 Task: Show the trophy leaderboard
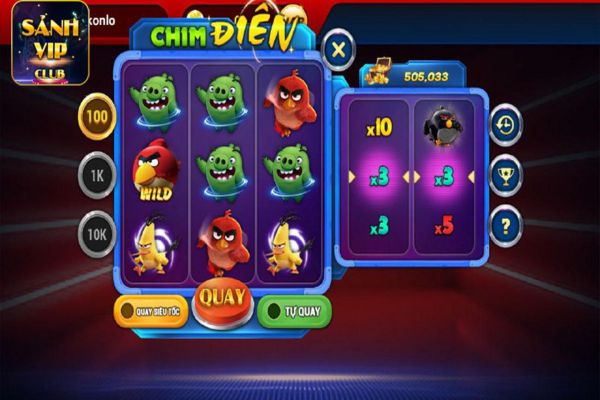[x=506, y=176]
